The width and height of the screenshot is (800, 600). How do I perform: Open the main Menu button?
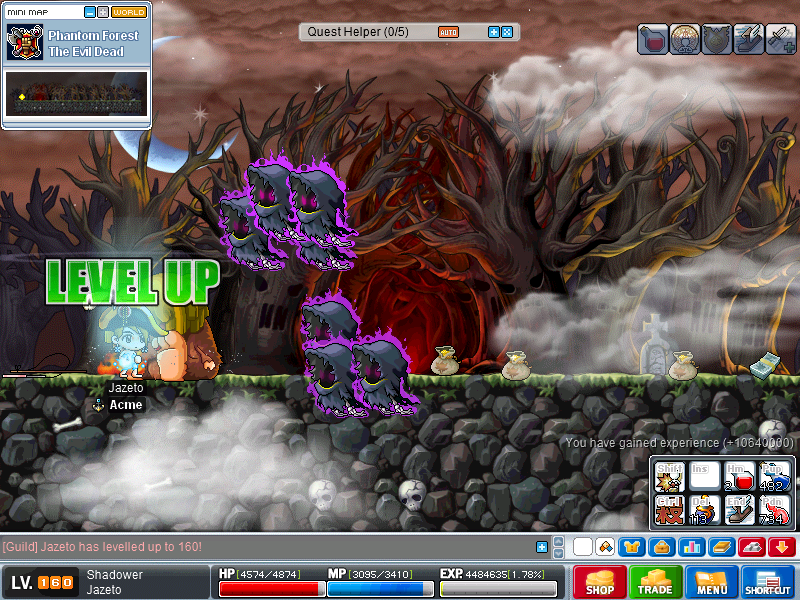712,581
